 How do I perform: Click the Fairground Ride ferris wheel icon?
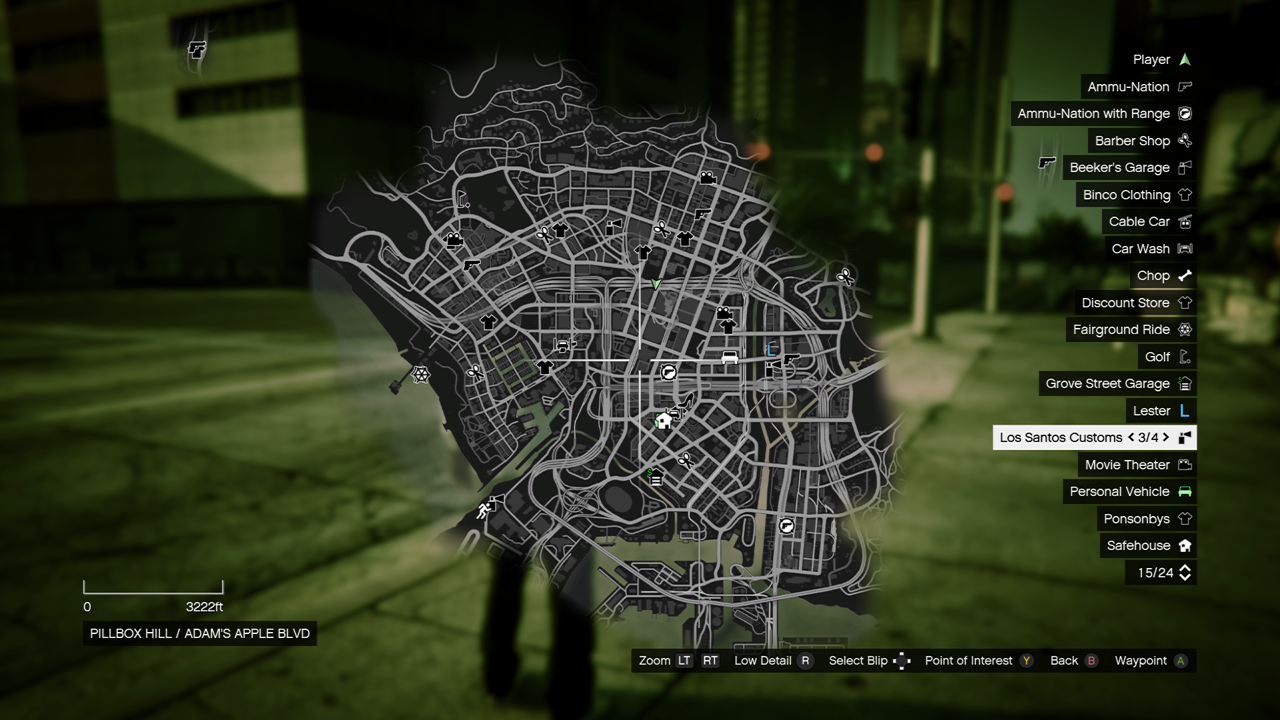click(x=1184, y=329)
